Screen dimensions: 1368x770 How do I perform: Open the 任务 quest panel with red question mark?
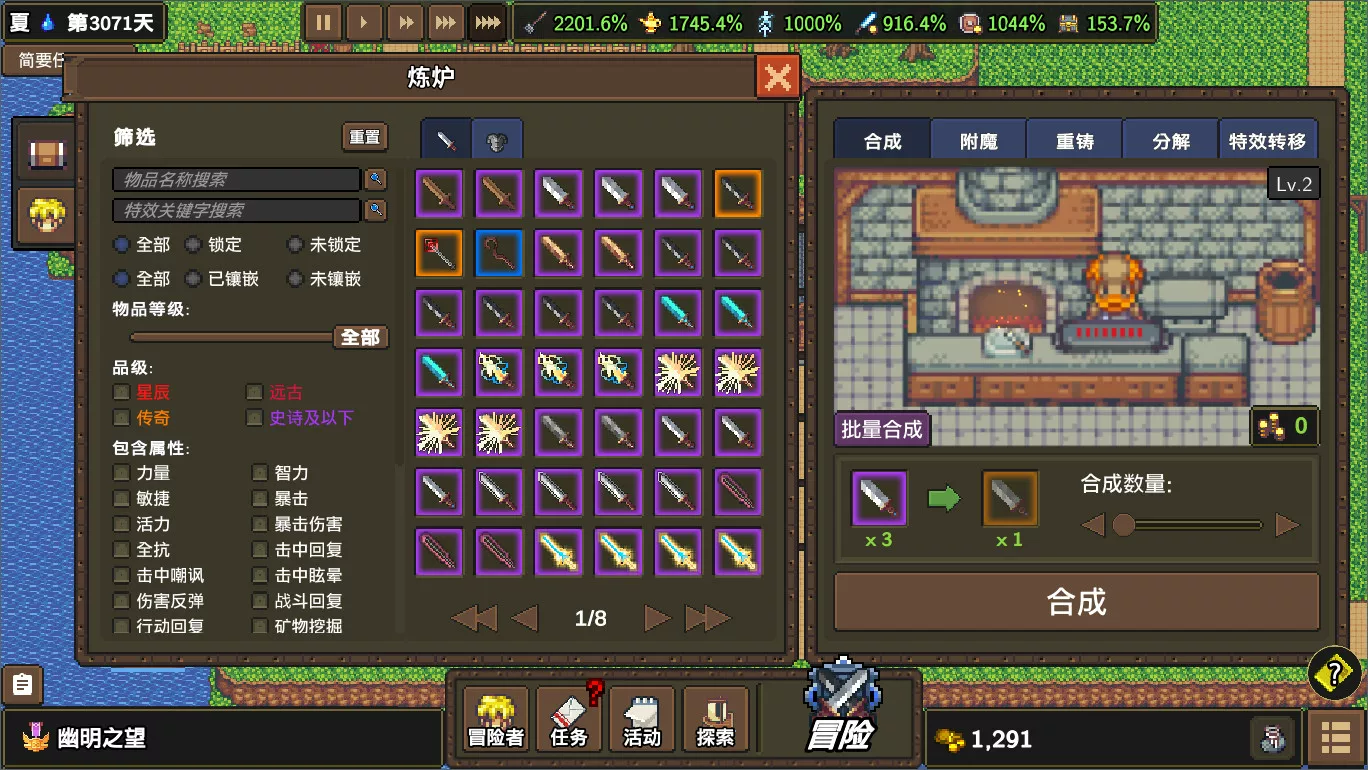pyautogui.click(x=568, y=718)
